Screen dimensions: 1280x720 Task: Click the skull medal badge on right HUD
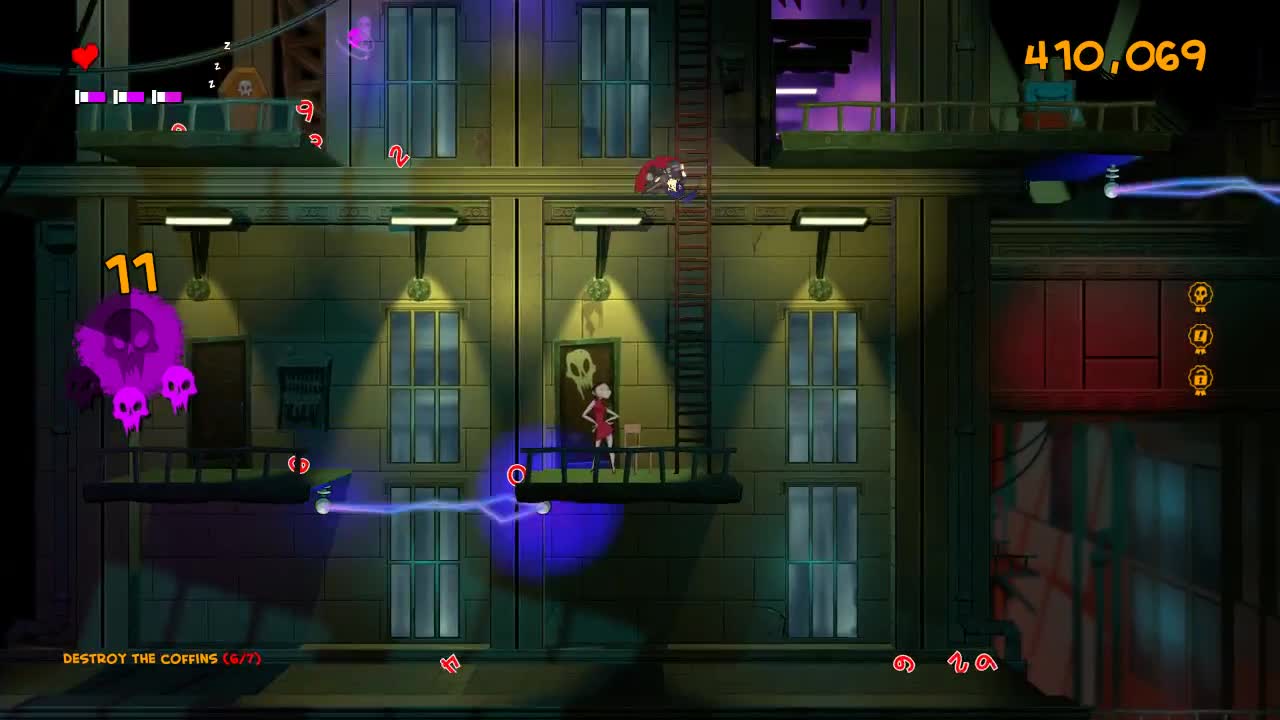pos(1199,296)
